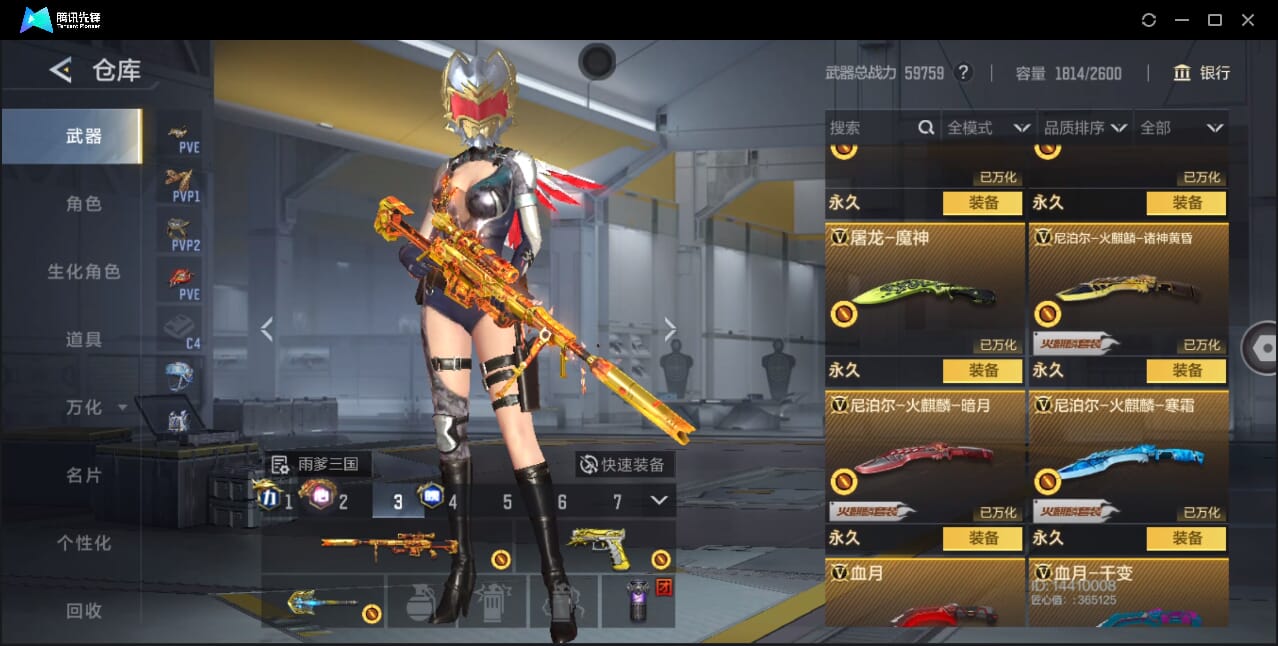This screenshot has width=1278, height=646.
Task: Open the 回收 section
Action: click(x=84, y=610)
